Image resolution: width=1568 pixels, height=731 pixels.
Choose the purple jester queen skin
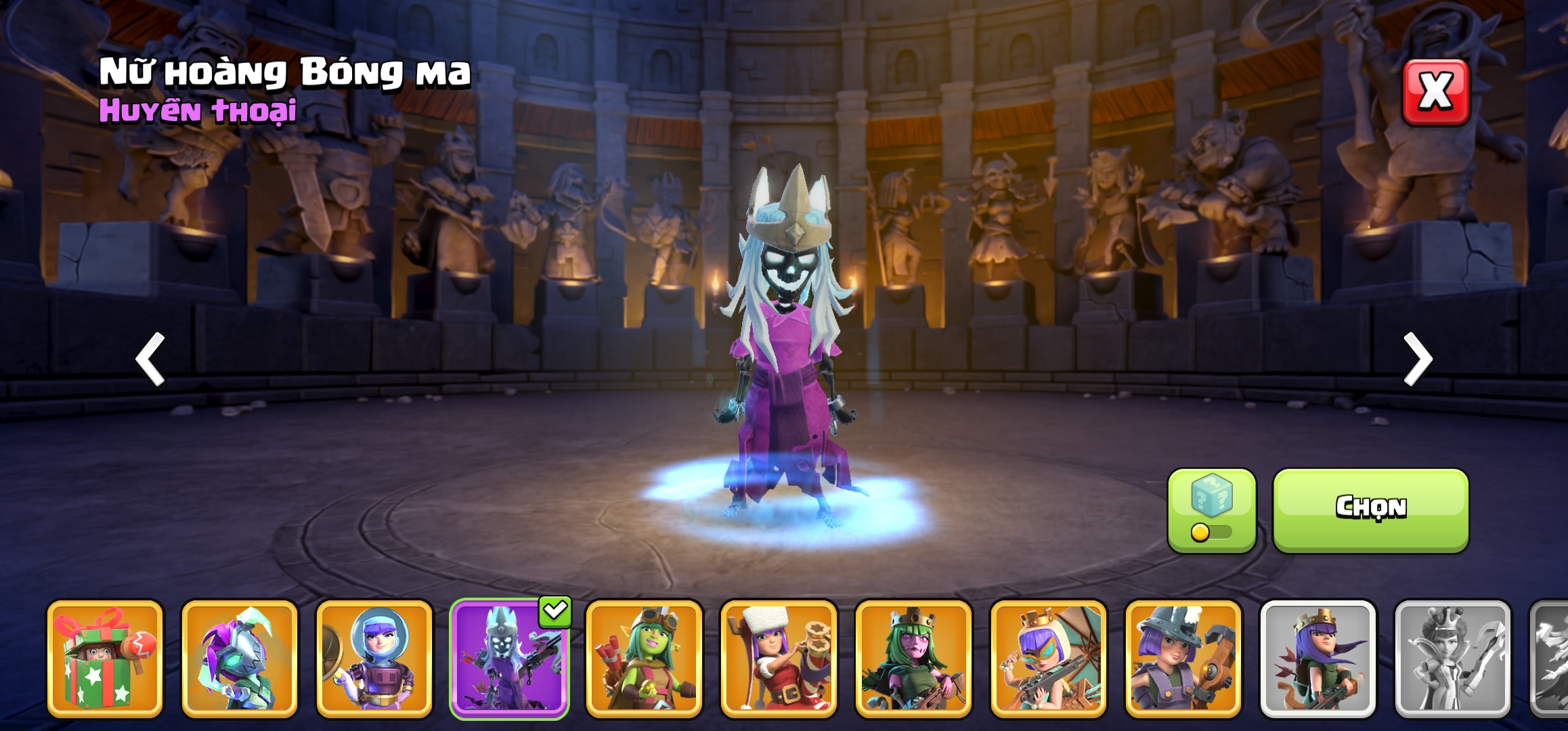tap(240, 658)
